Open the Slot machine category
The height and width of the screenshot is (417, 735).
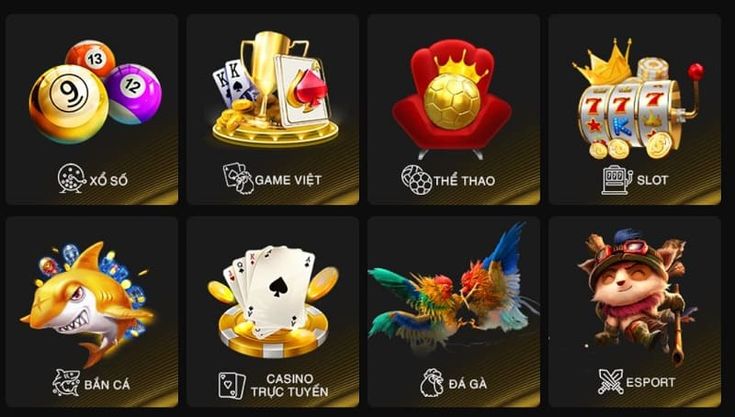click(x=635, y=108)
